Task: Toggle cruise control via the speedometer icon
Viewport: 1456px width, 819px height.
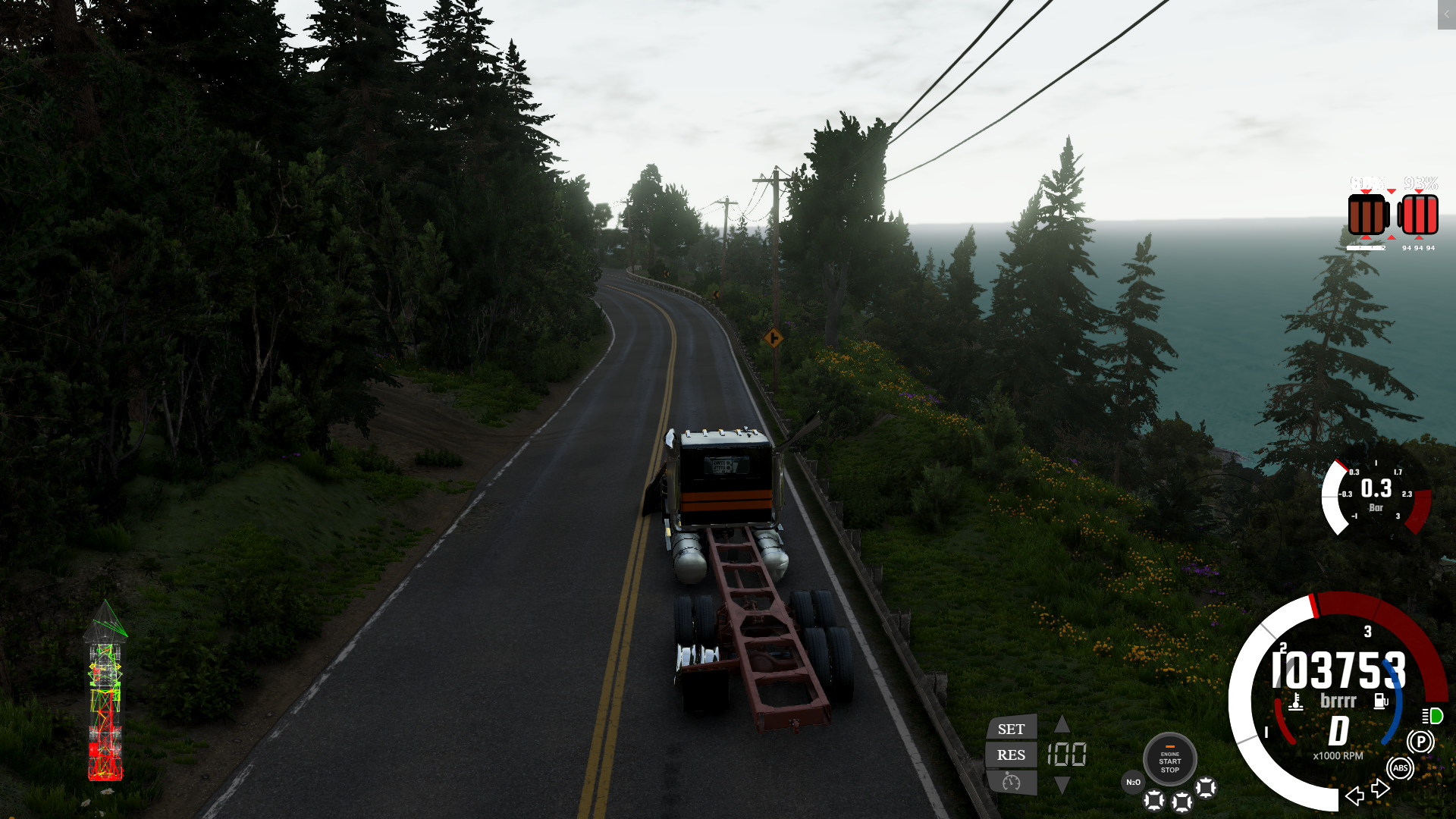Action: [1011, 782]
